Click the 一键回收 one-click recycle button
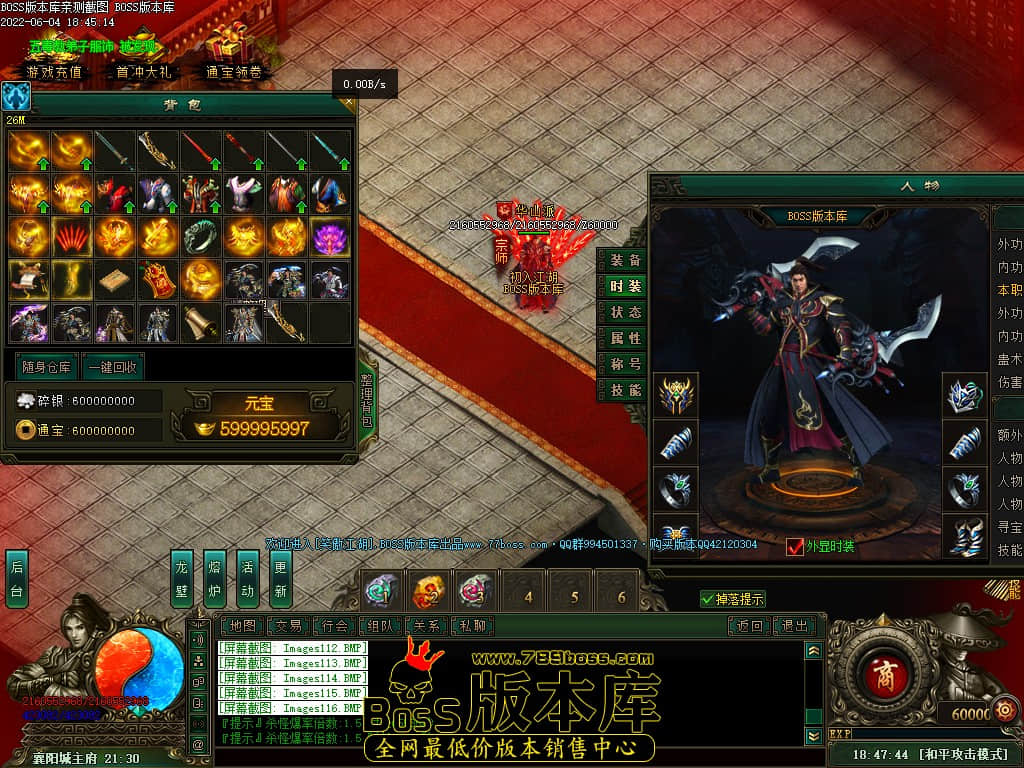1024x768 pixels. coord(112,367)
